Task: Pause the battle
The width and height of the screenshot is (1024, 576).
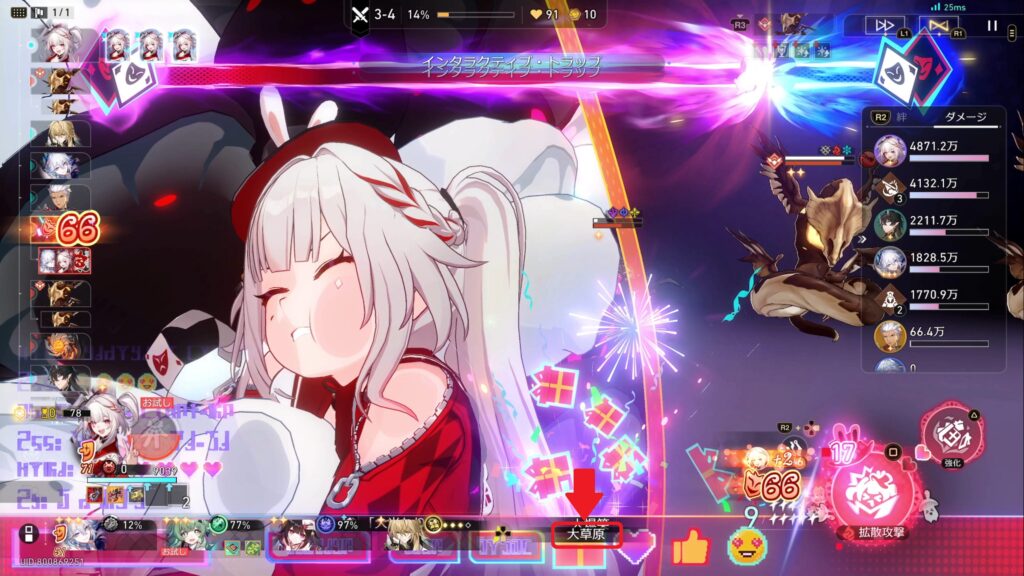Action: pos(992,26)
